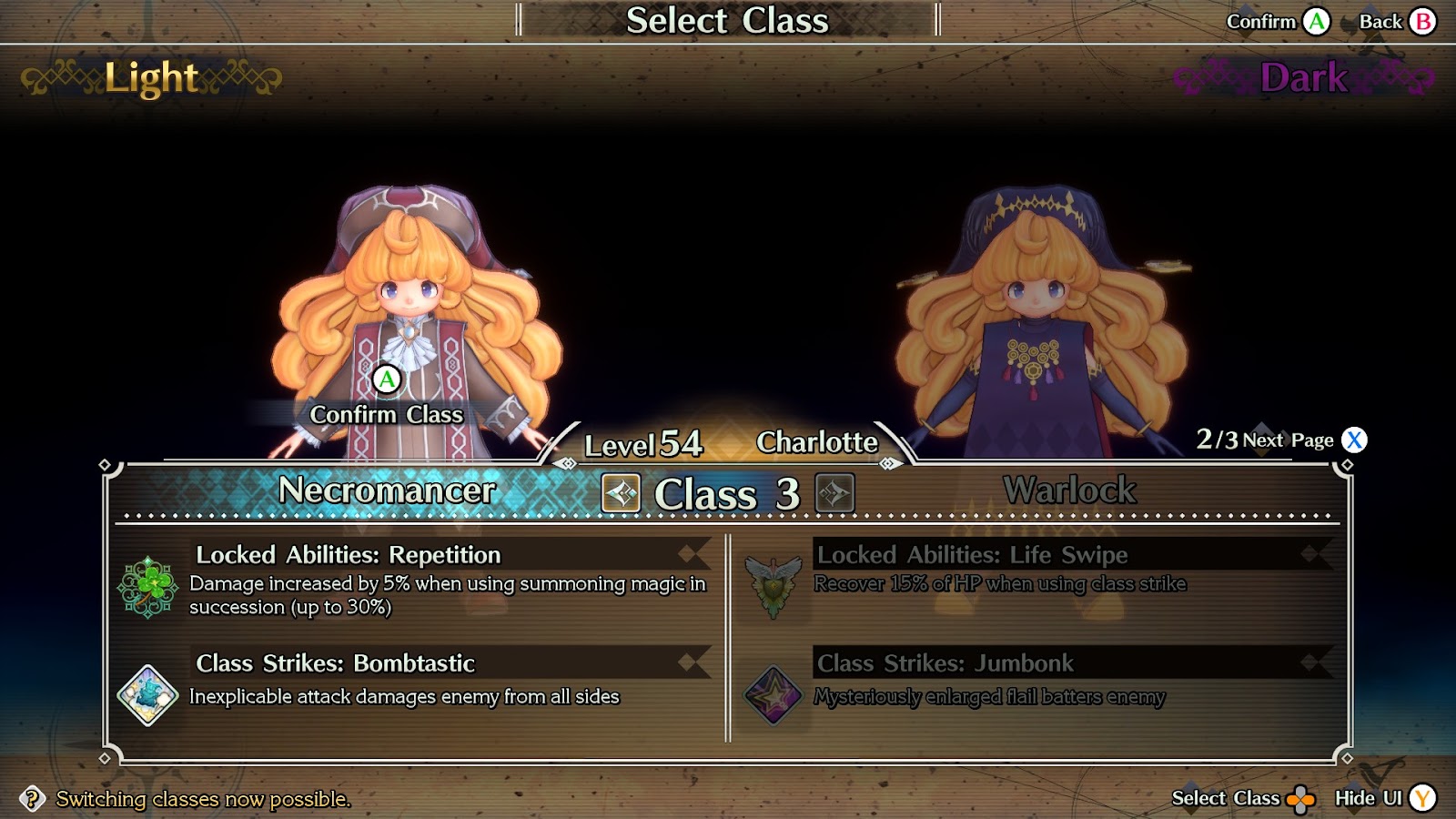The height and width of the screenshot is (819, 1456).
Task: Click the help question mark icon
Action: pos(32,799)
